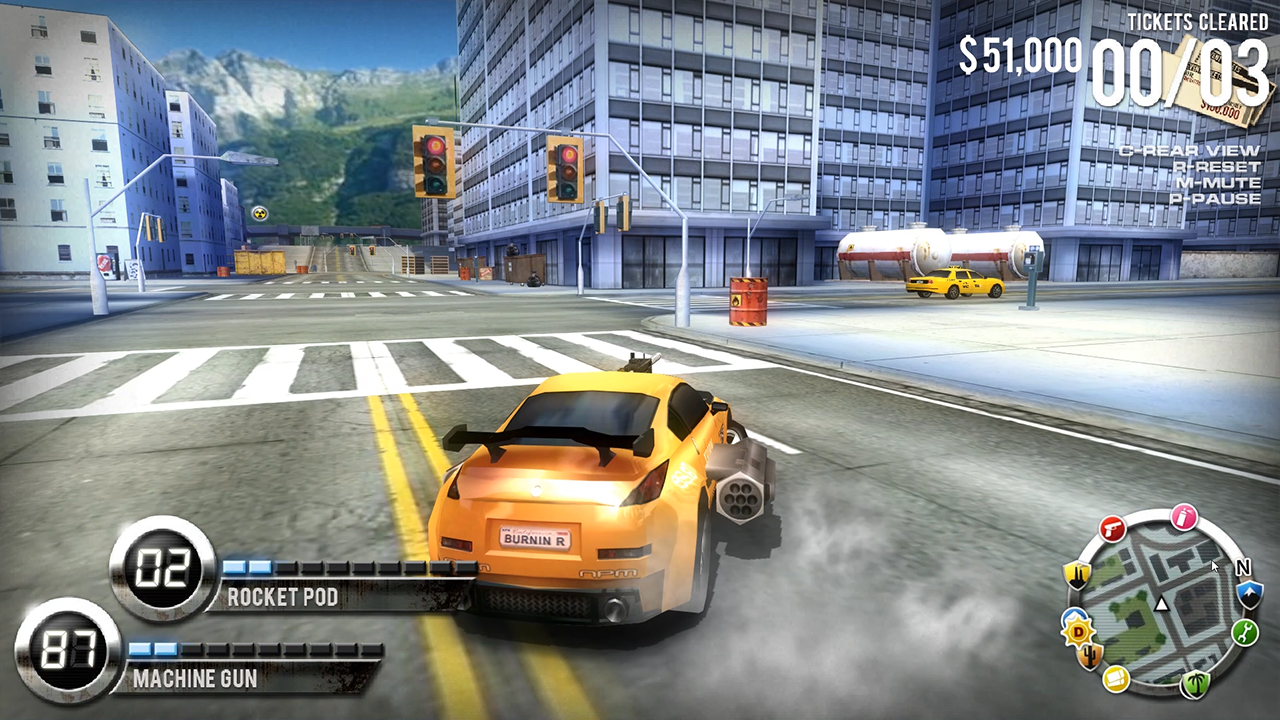1280x720 pixels.
Task: Select the red pistol gun shop icon
Action: tap(1111, 529)
